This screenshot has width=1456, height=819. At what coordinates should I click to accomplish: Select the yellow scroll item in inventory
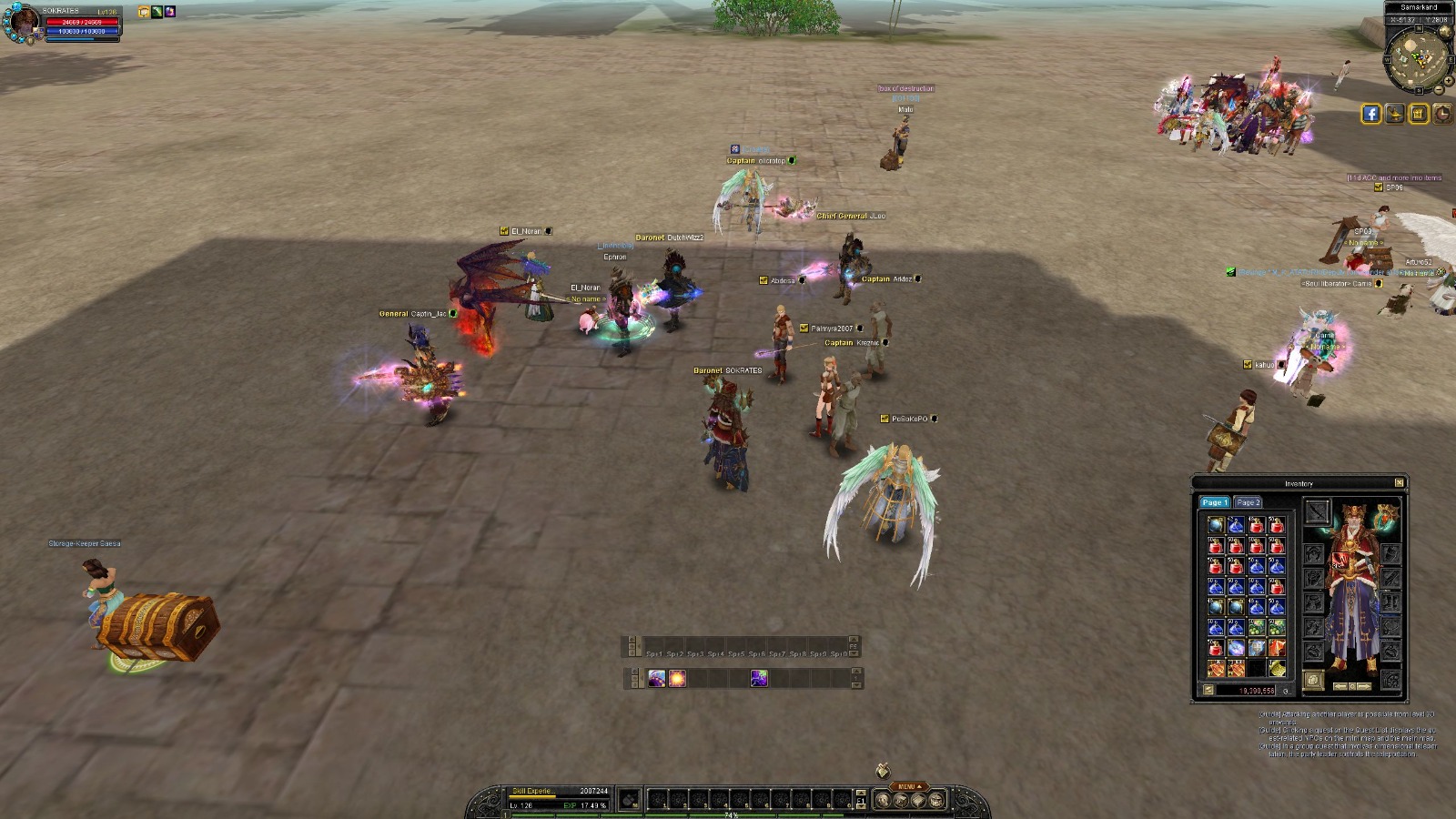[x=1278, y=669]
